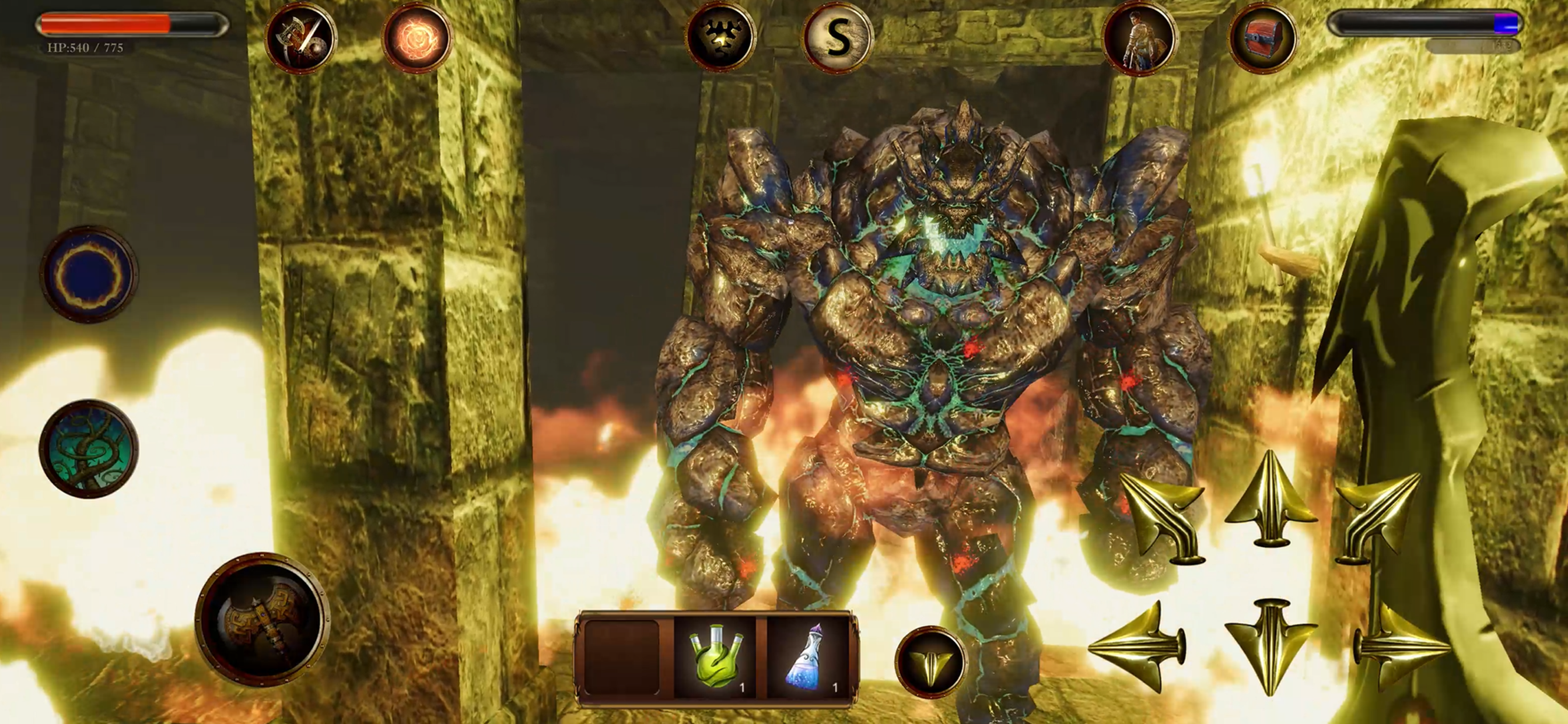Viewport: 1568px width, 724px height.
Task: Open the treasure chest inventory
Action: click(x=1262, y=38)
